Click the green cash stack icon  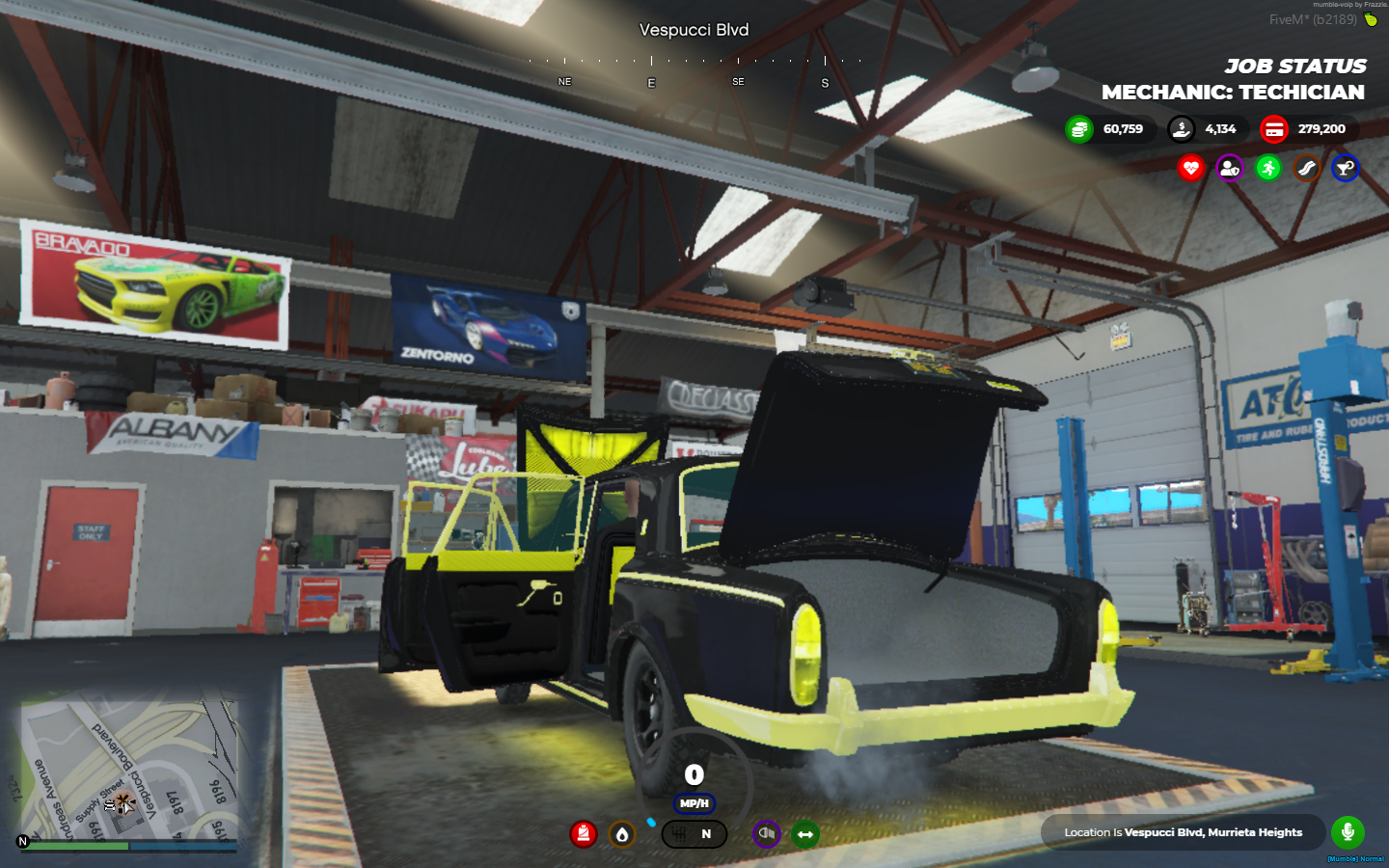(x=1077, y=128)
